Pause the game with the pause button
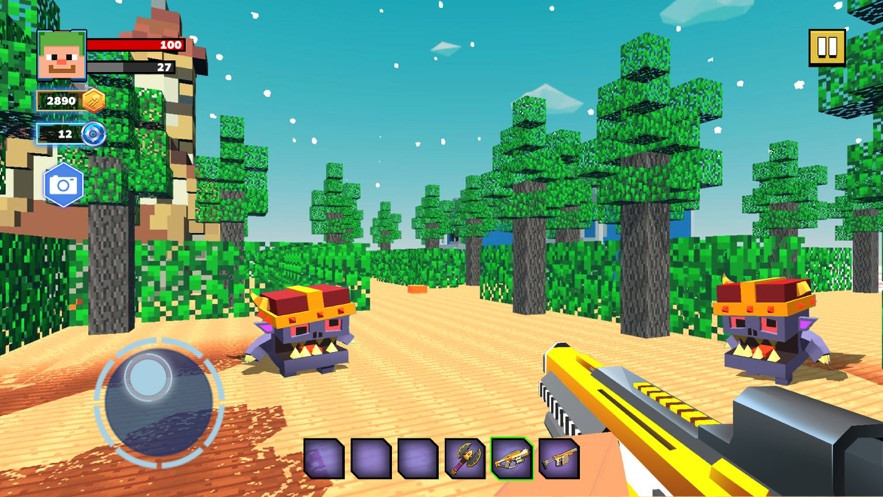The height and width of the screenshot is (497, 883). (827, 47)
